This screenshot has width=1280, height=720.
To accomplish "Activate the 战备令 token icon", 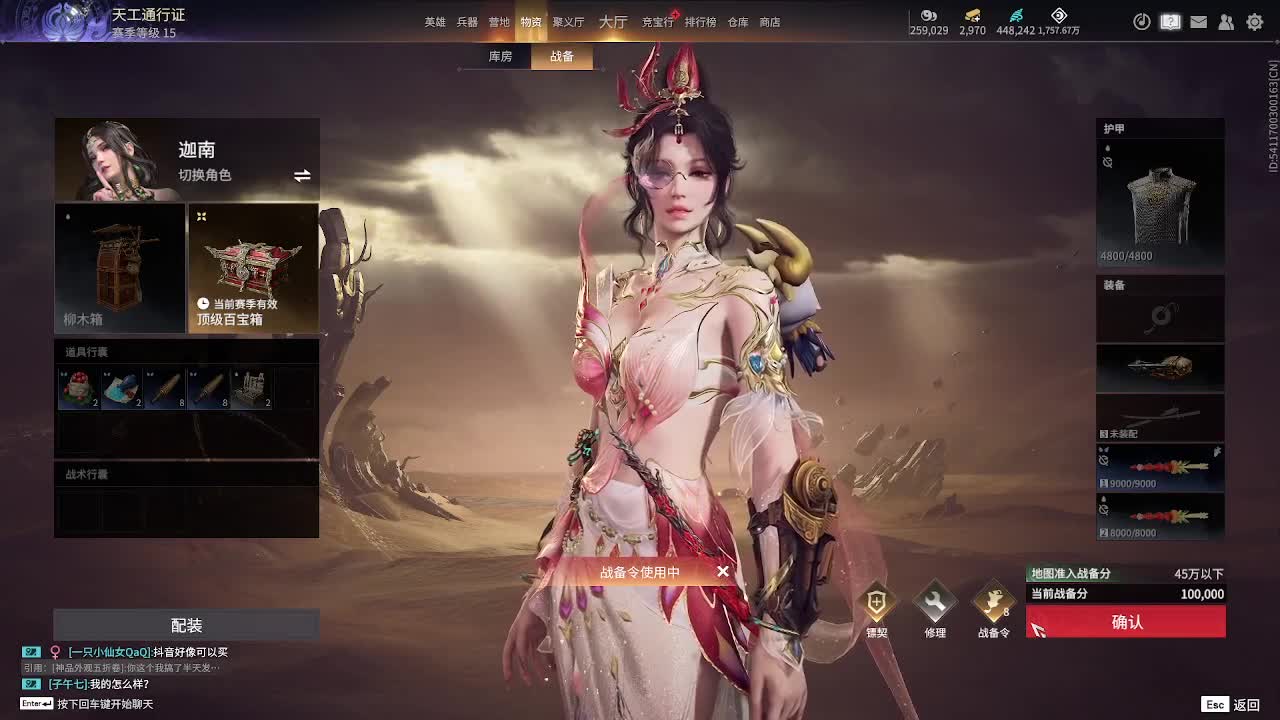I will [993, 603].
